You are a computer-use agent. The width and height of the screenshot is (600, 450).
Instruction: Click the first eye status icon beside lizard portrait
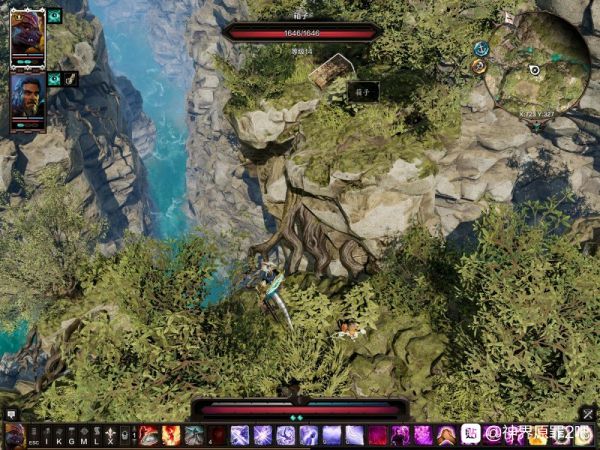pyautogui.click(x=54, y=16)
